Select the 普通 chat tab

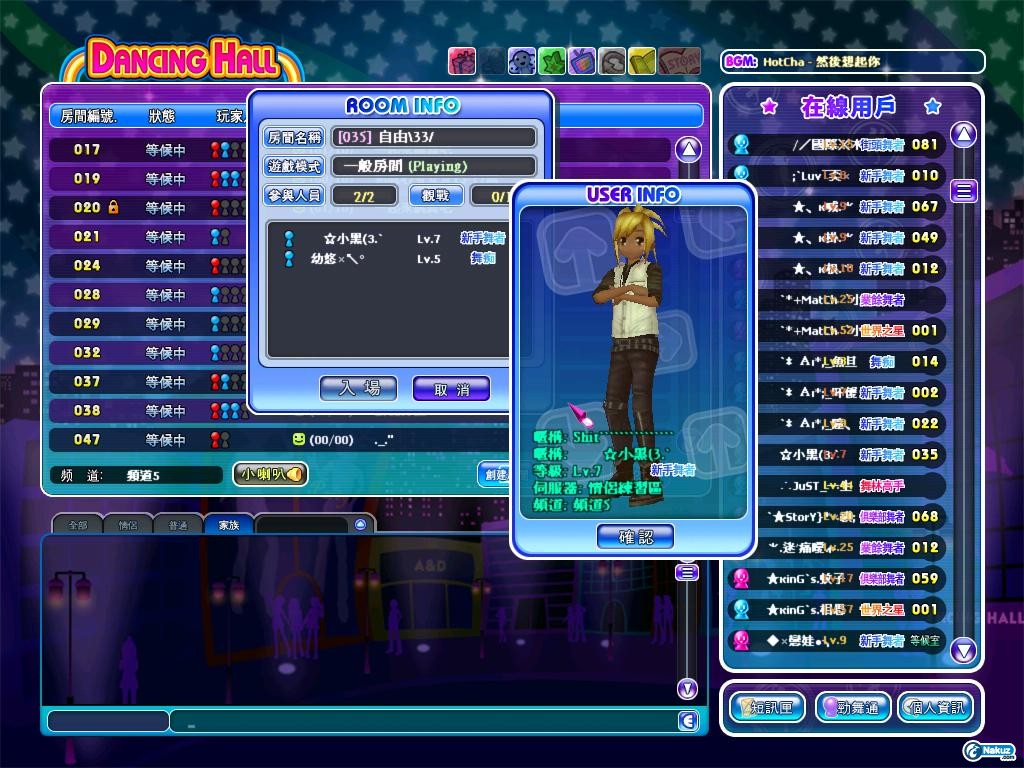[x=178, y=525]
